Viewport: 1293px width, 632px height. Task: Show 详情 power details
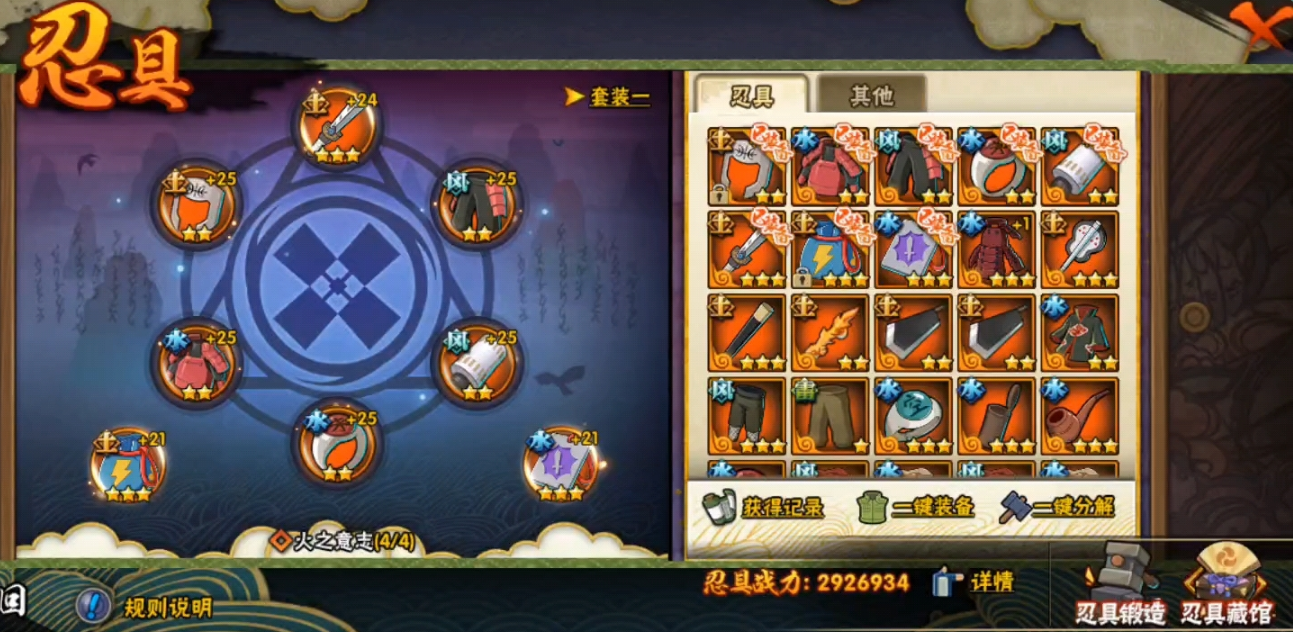point(976,583)
